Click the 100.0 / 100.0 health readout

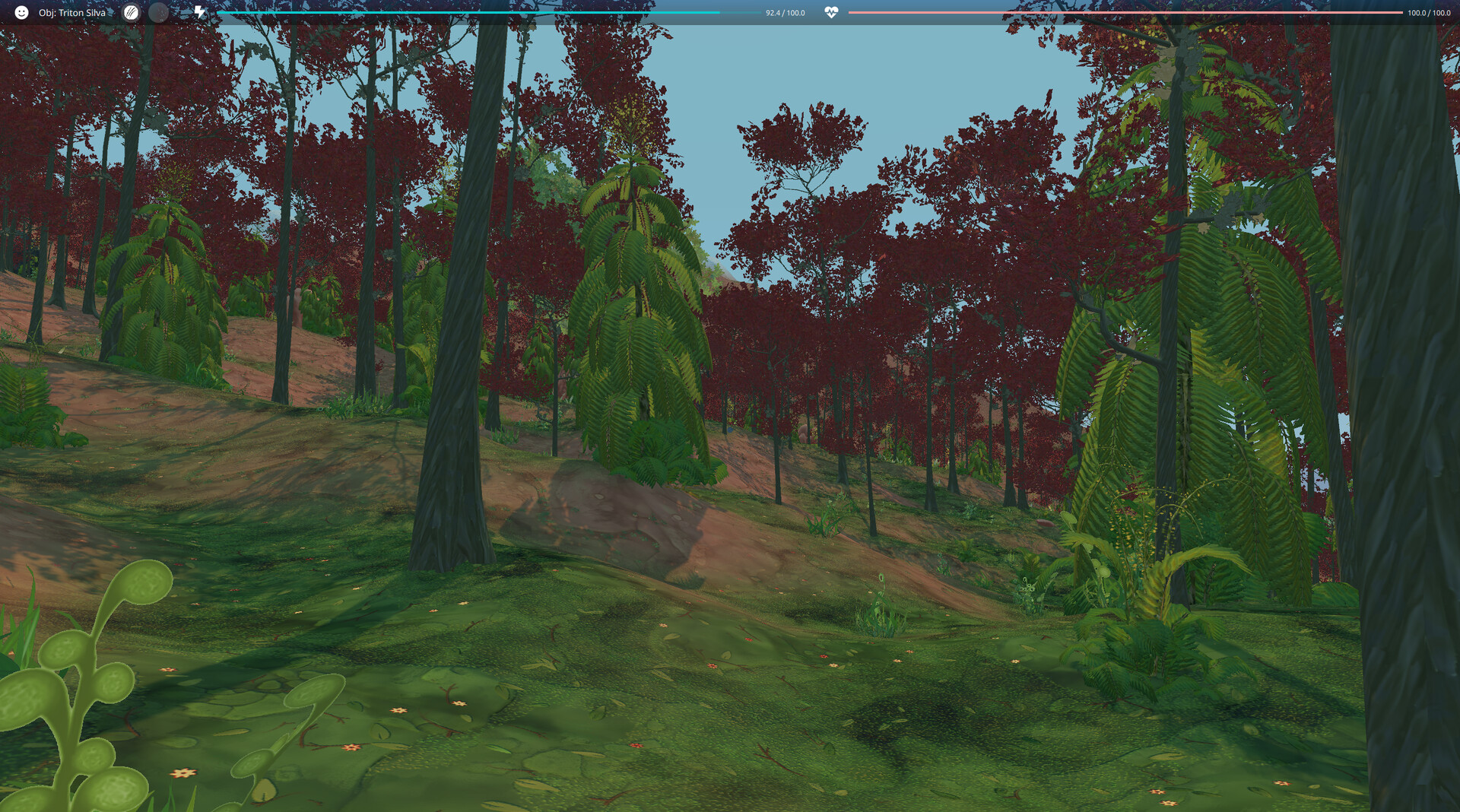(x=1429, y=12)
